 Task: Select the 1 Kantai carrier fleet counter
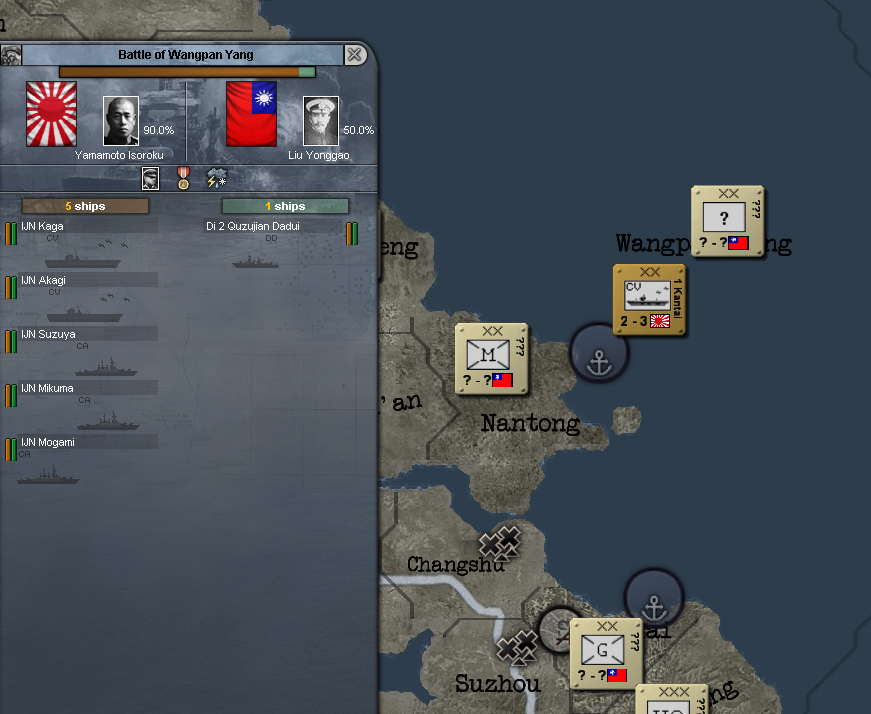(x=649, y=300)
